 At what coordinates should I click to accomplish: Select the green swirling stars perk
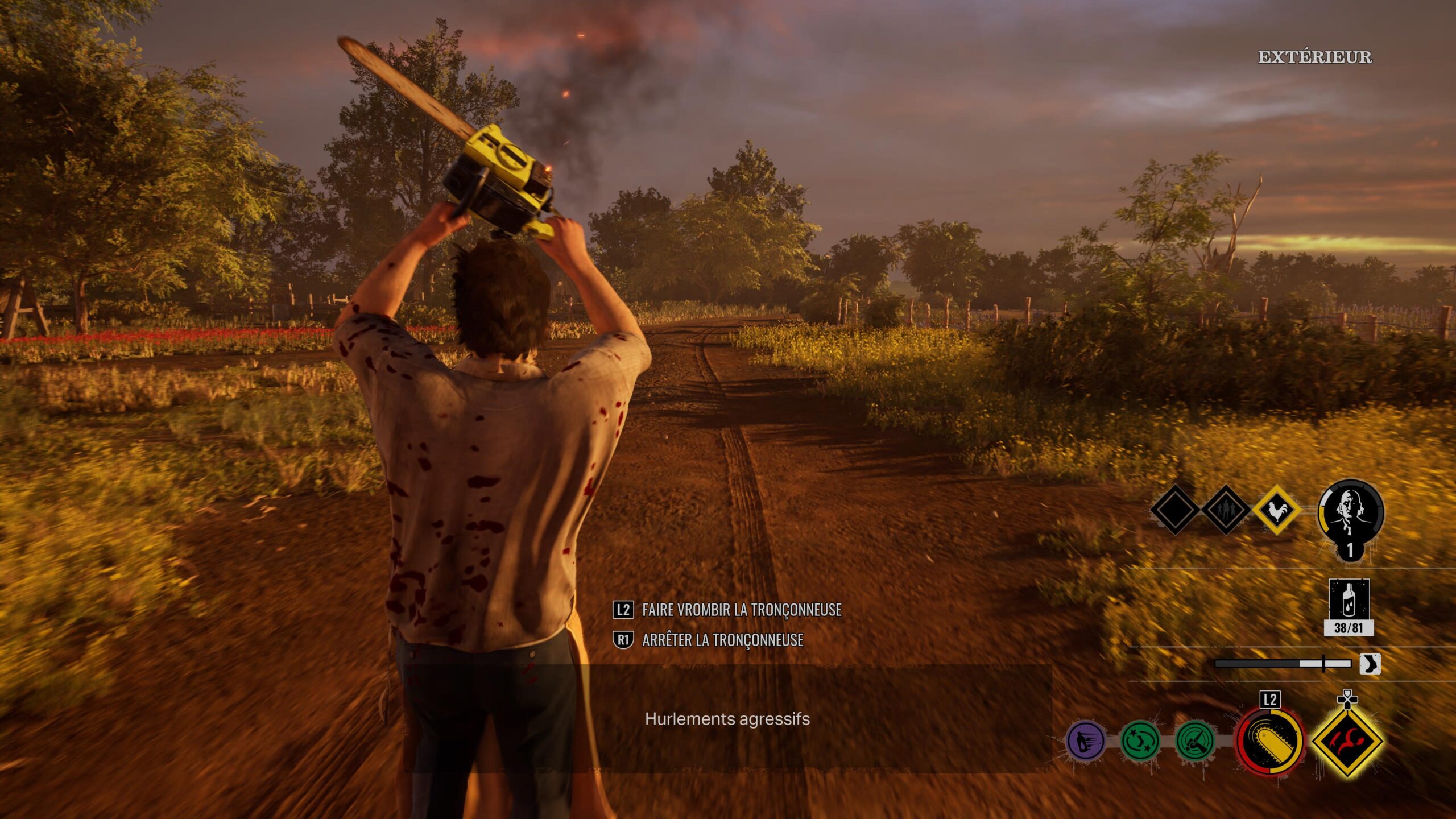pyautogui.click(x=1140, y=741)
